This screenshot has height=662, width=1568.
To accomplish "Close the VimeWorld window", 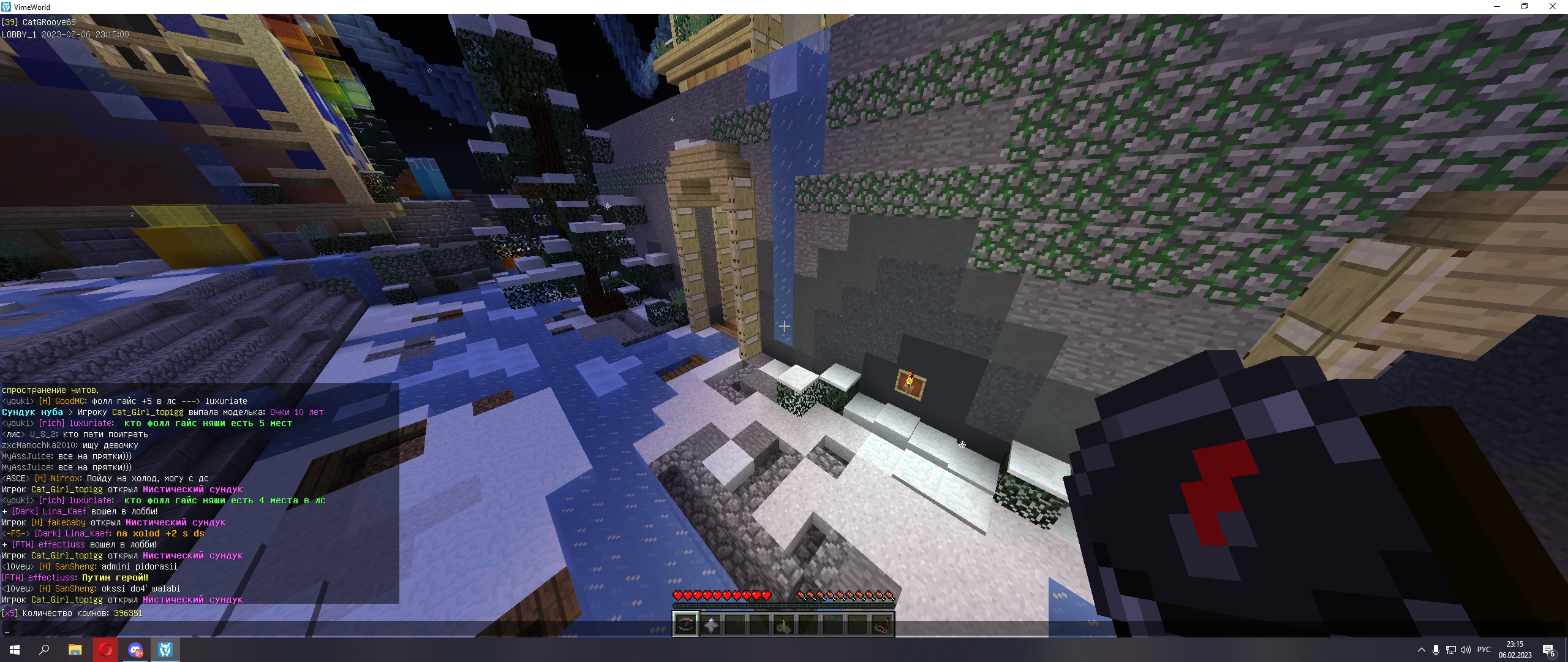I will point(1553,7).
